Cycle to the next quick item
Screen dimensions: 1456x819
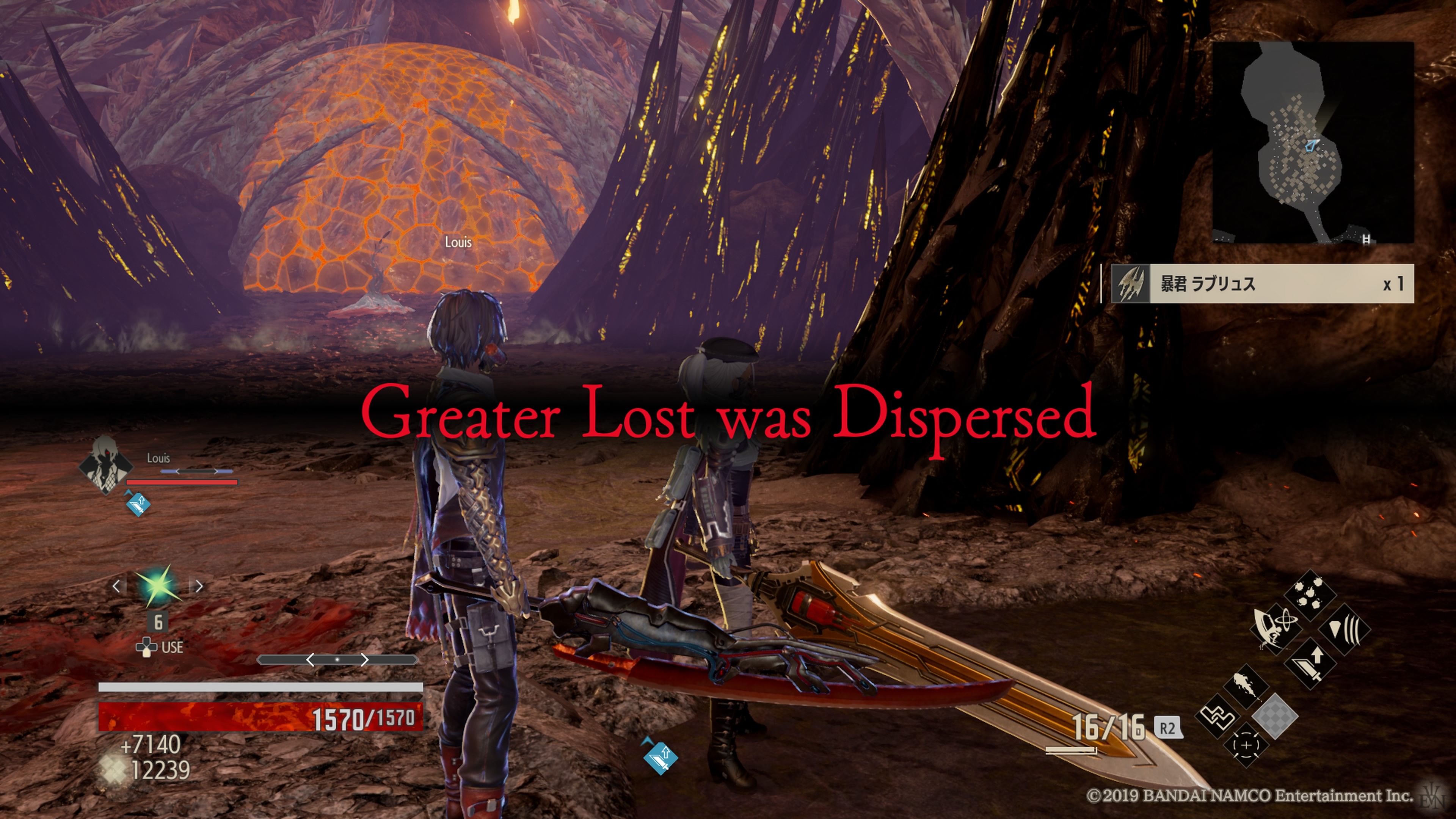199,586
